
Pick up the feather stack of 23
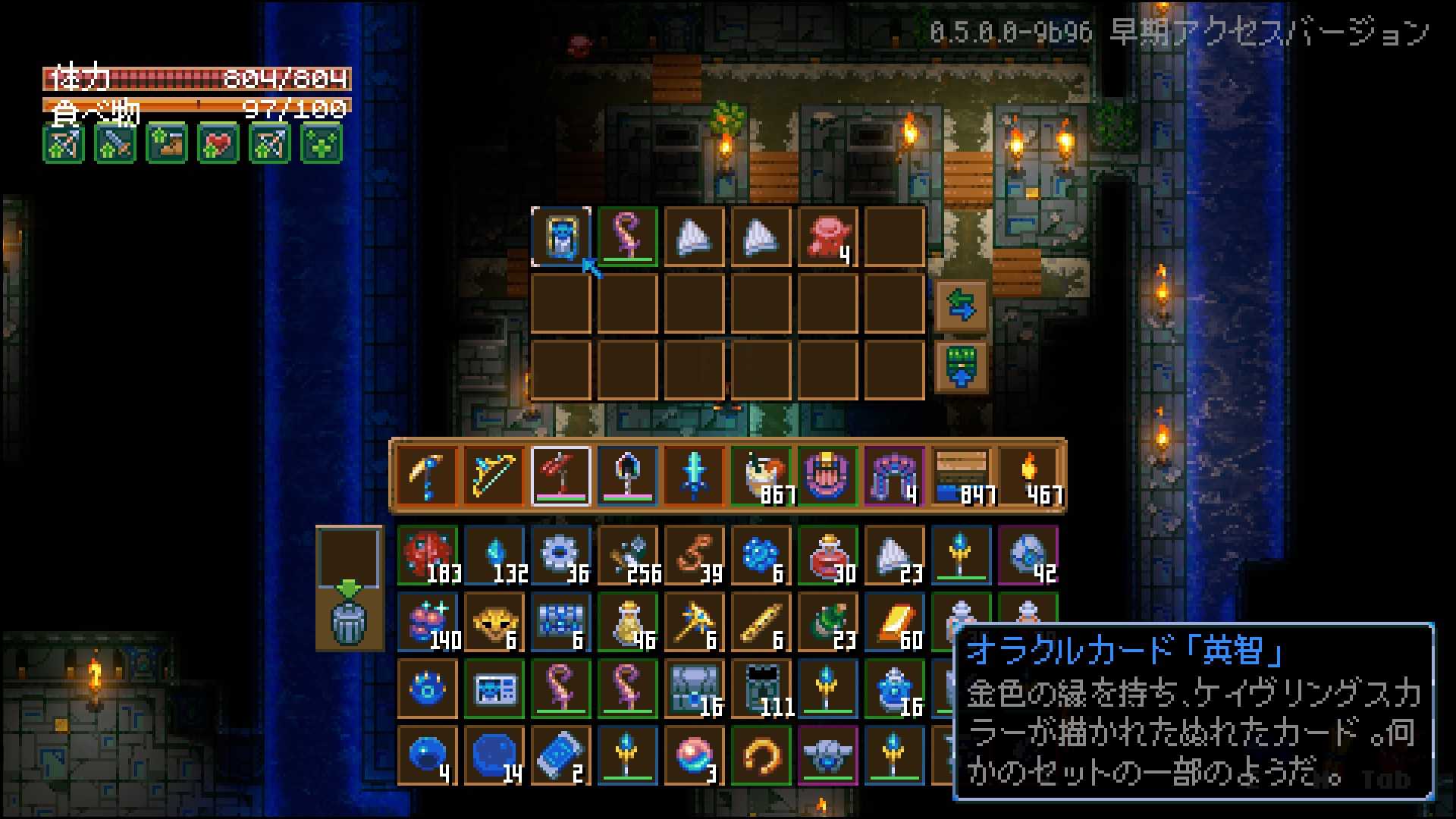895,554
